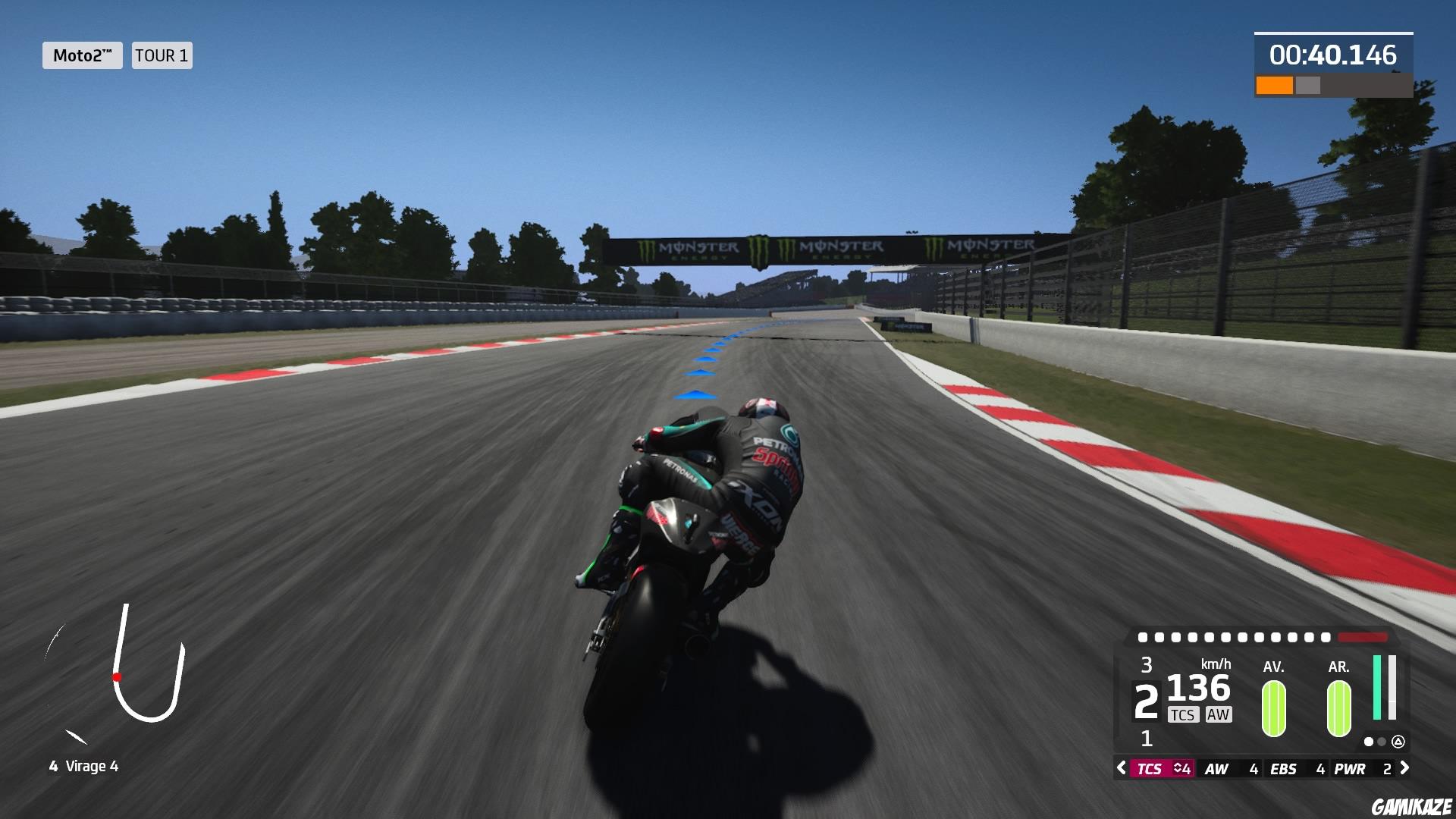
Task: Click the orange sector progress bar under the timer
Action: tap(1276, 85)
